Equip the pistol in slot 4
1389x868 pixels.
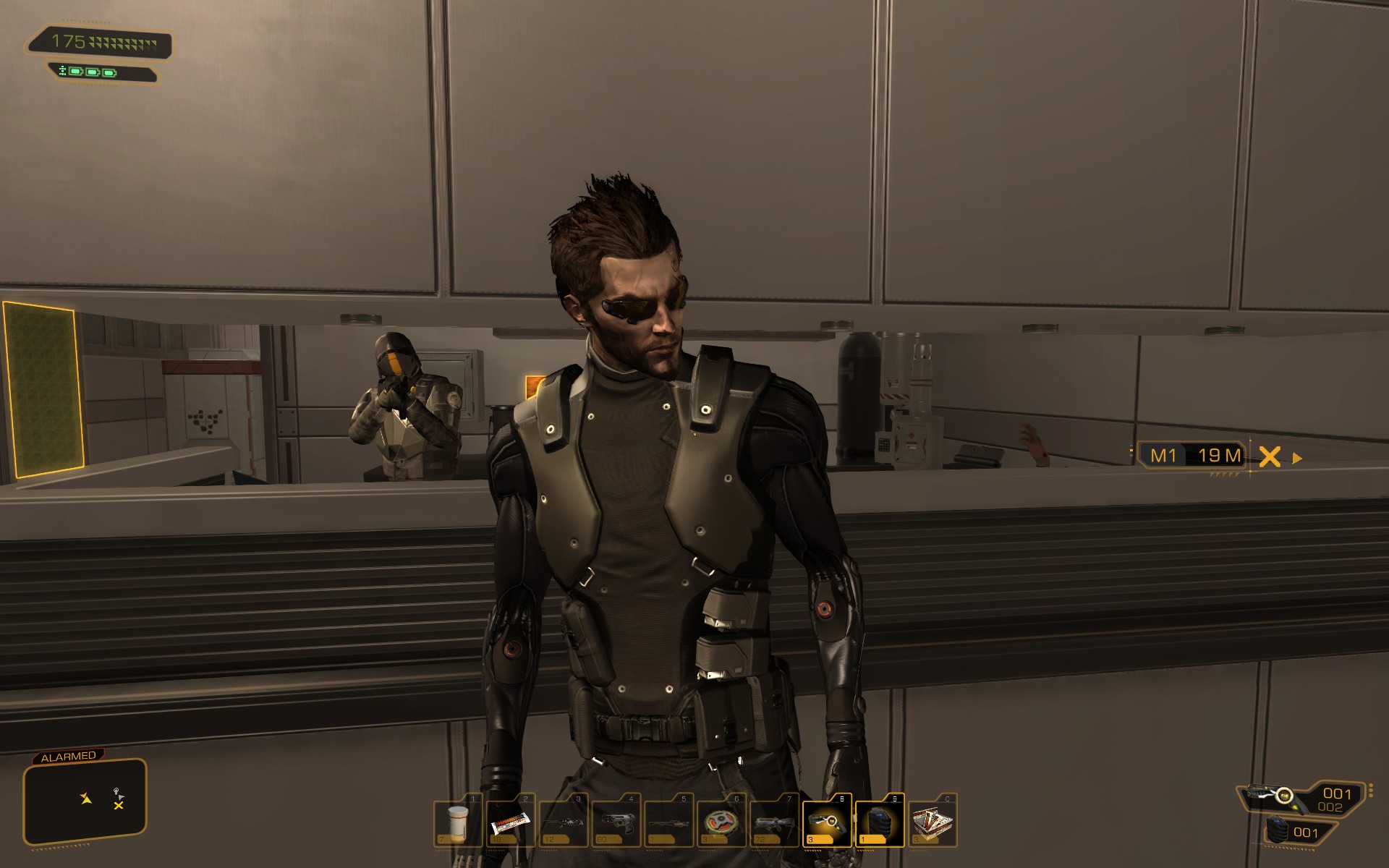(x=616, y=822)
